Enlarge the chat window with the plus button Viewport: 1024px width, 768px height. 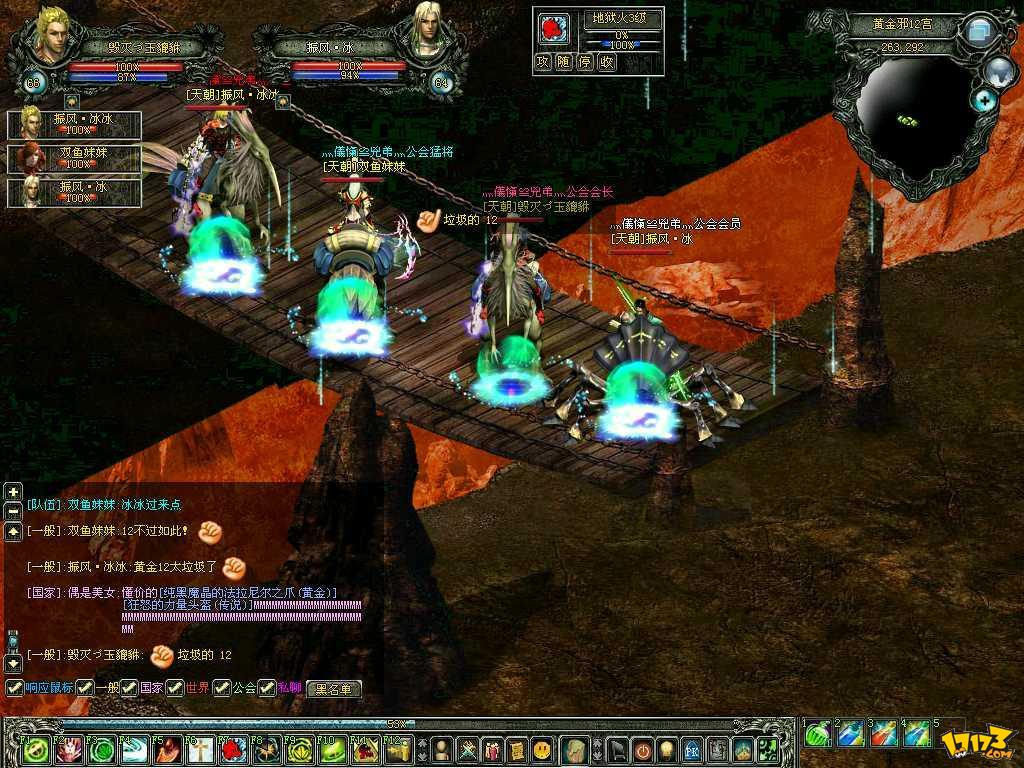(13, 491)
